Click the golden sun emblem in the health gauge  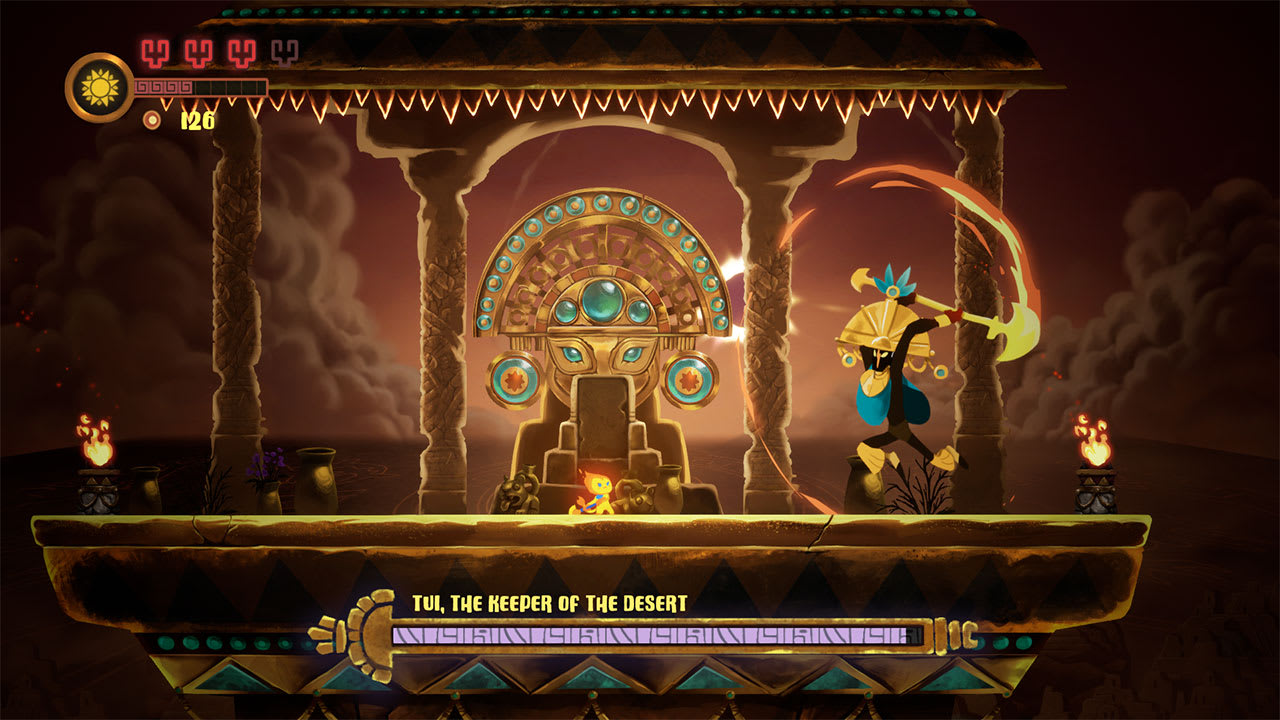(x=99, y=88)
